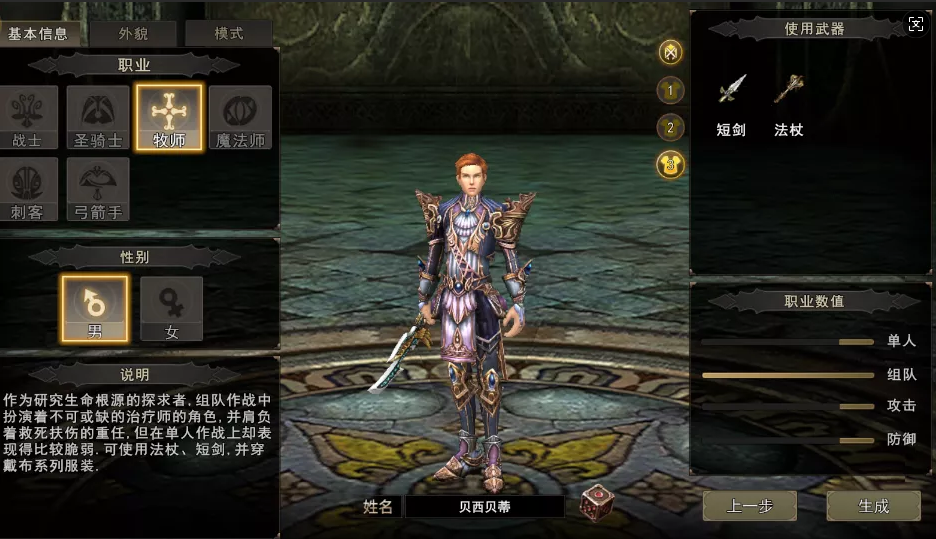Click the crossed-swords weapon preview icon
This screenshot has height=539, width=936.
point(670,52)
